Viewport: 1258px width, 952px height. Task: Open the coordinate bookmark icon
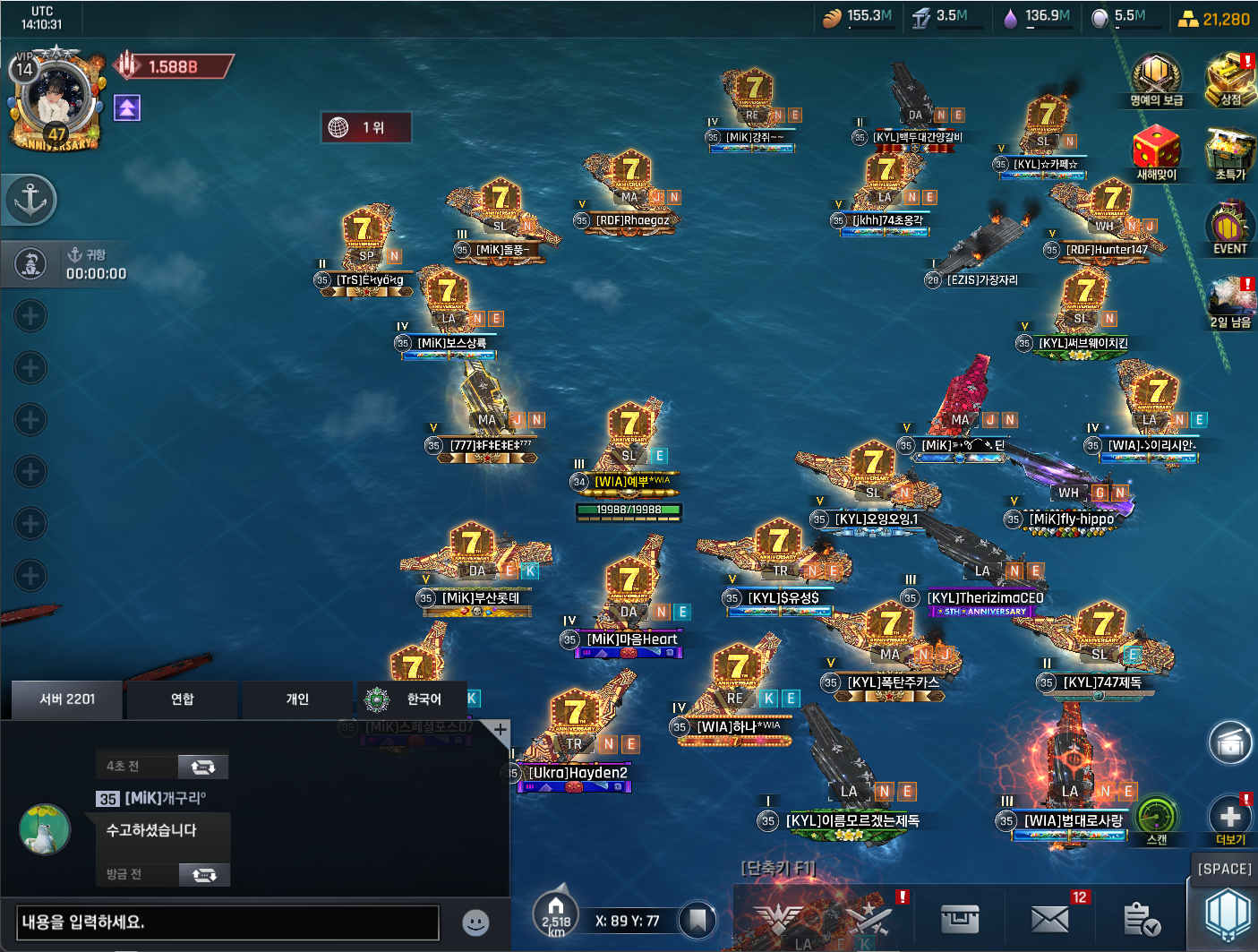click(697, 920)
